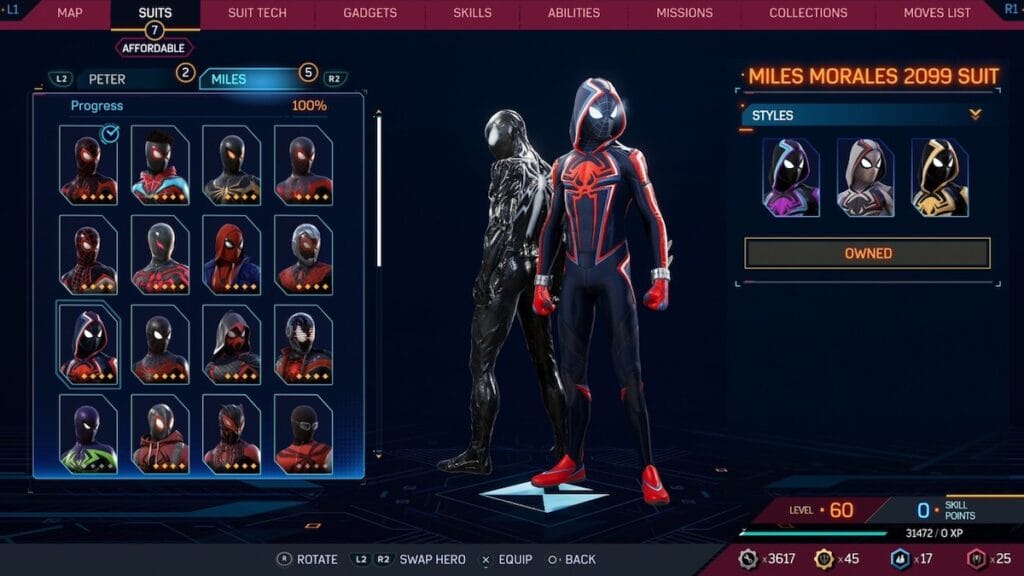1024x576 pixels.
Task: Choose the white hooded suit style
Action: point(865,178)
